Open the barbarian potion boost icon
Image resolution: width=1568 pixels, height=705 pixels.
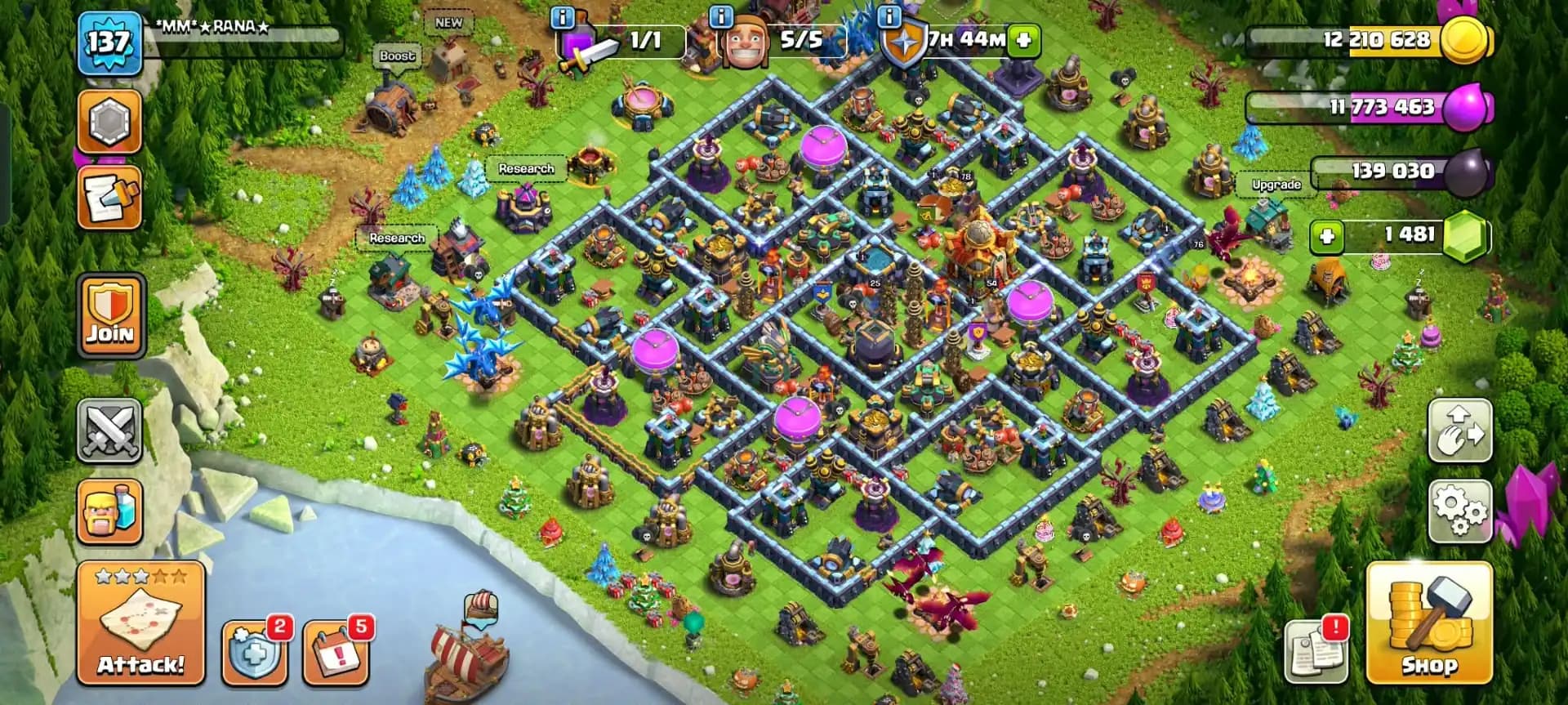point(109,515)
